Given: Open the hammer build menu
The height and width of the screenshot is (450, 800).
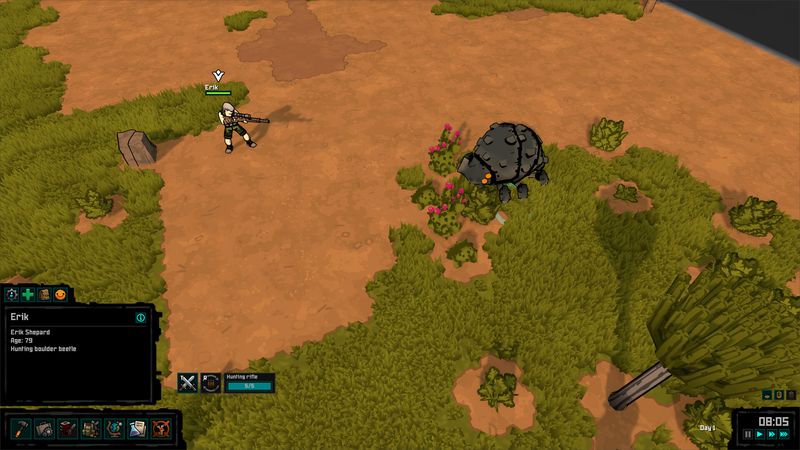Looking at the screenshot, I should [x=20, y=429].
